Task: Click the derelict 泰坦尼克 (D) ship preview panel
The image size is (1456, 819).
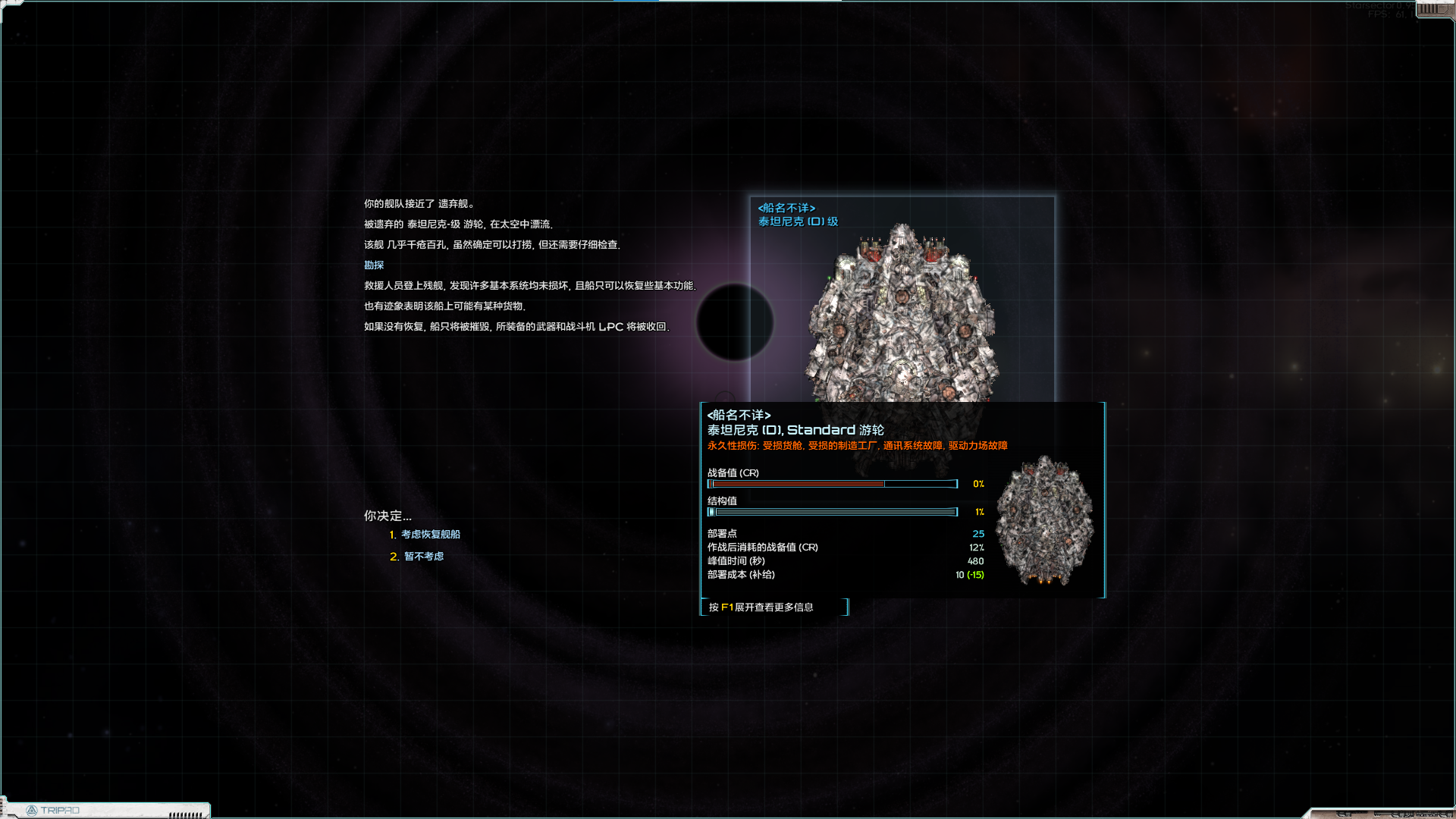Action: pyautogui.click(x=901, y=303)
